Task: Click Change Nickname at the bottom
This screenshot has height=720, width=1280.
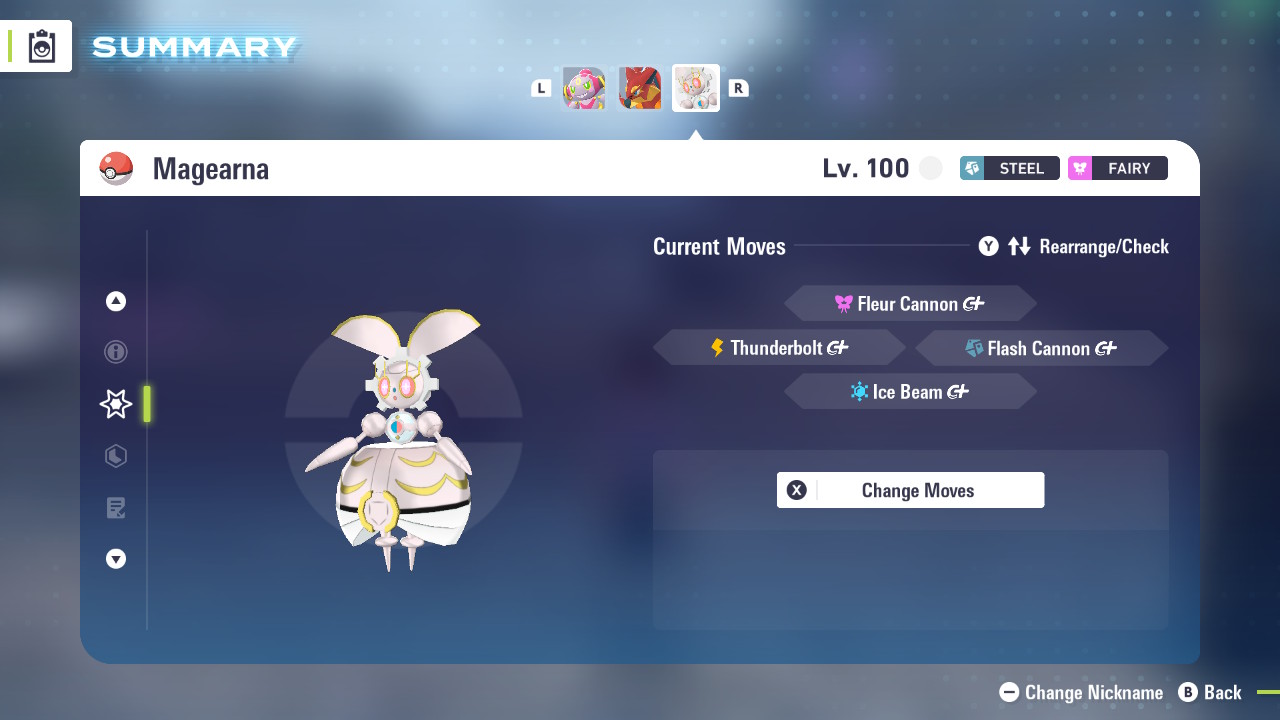Action: pyautogui.click(x=1082, y=692)
